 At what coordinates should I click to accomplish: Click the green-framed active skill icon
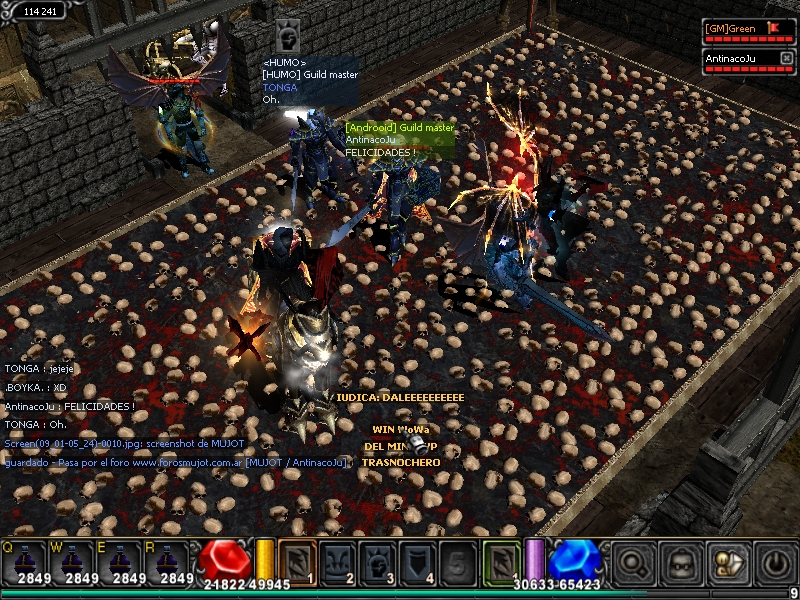(501, 559)
